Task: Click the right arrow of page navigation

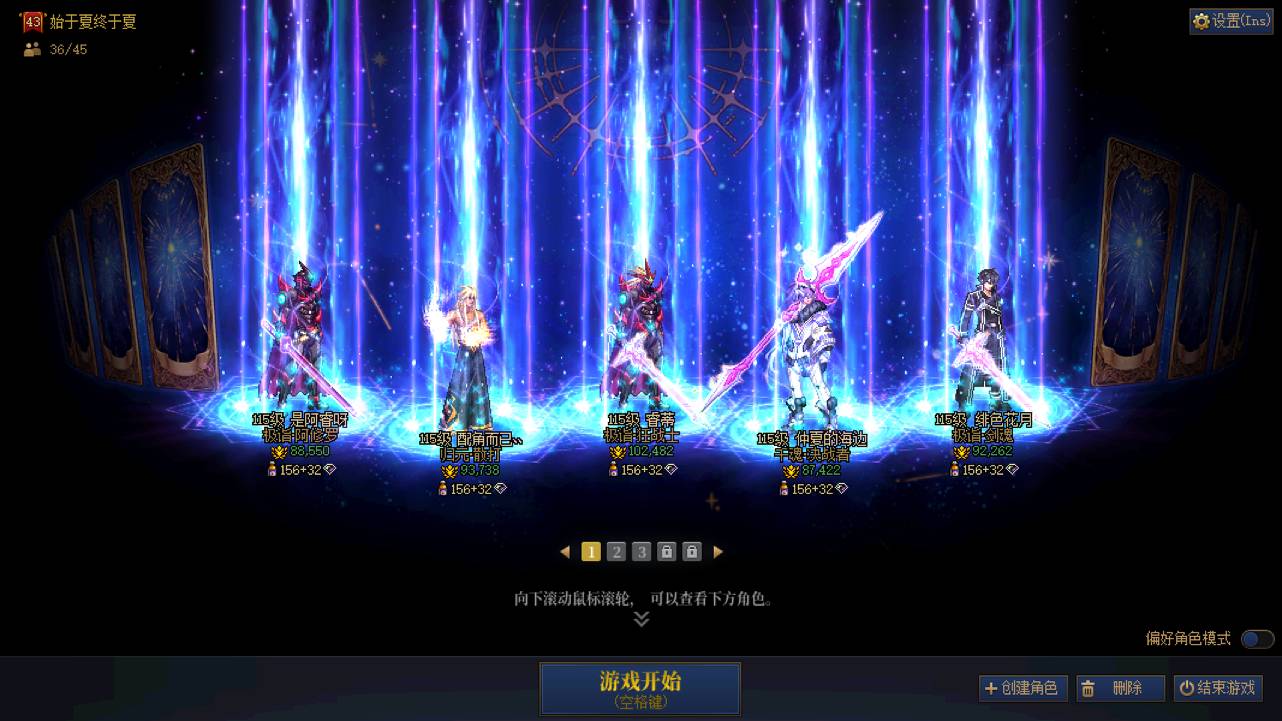Action: coord(718,551)
